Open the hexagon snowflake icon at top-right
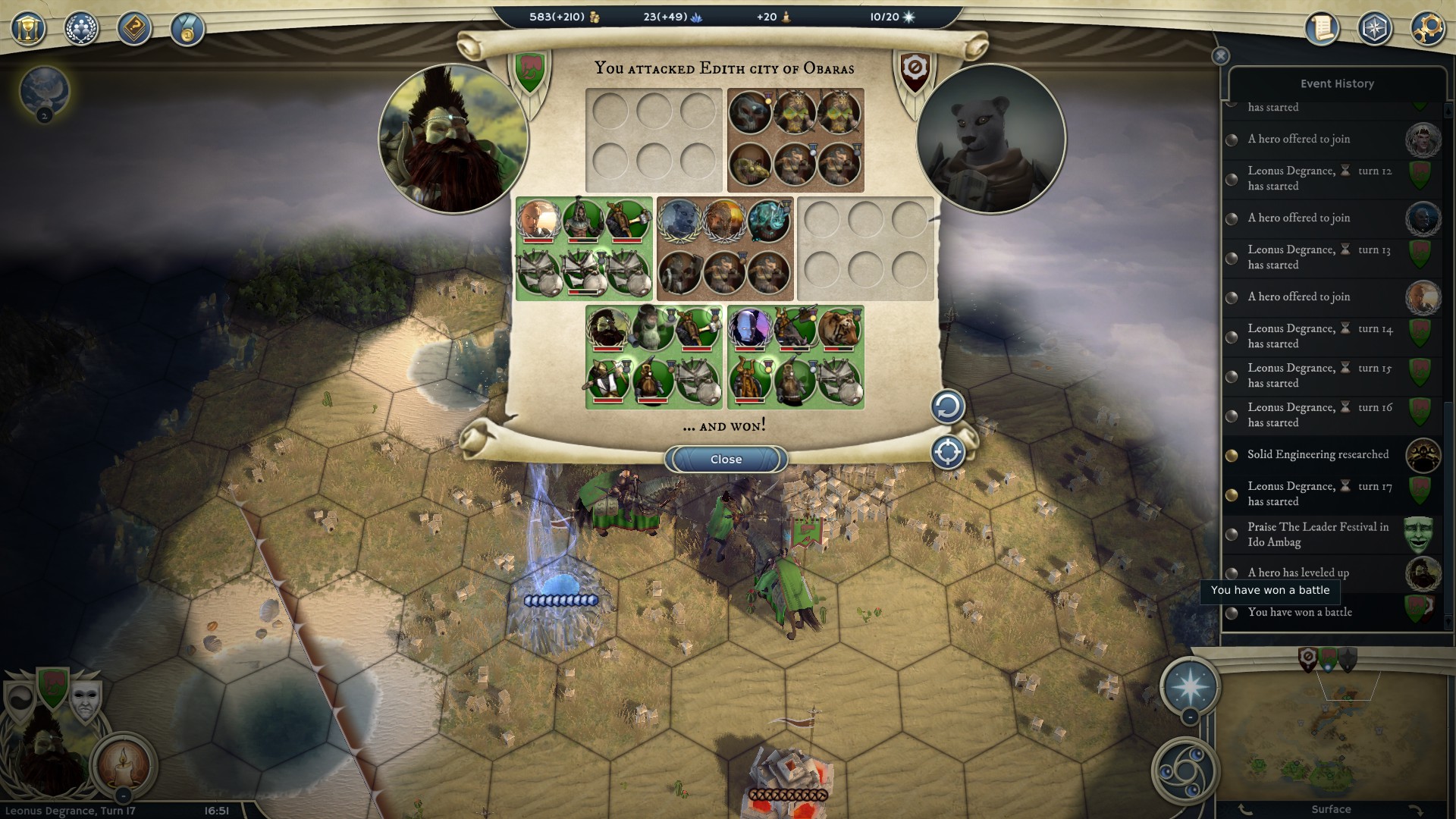 click(x=1374, y=29)
